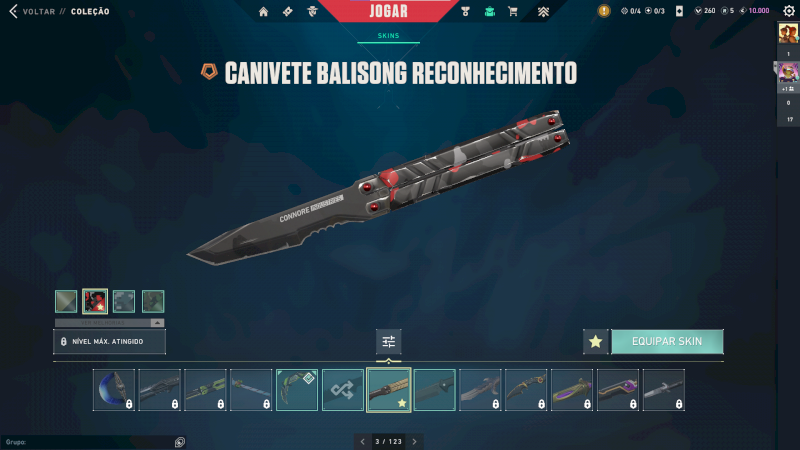Open the home icon in the top bar
The image size is (800, 450).
tap(264, 12)
